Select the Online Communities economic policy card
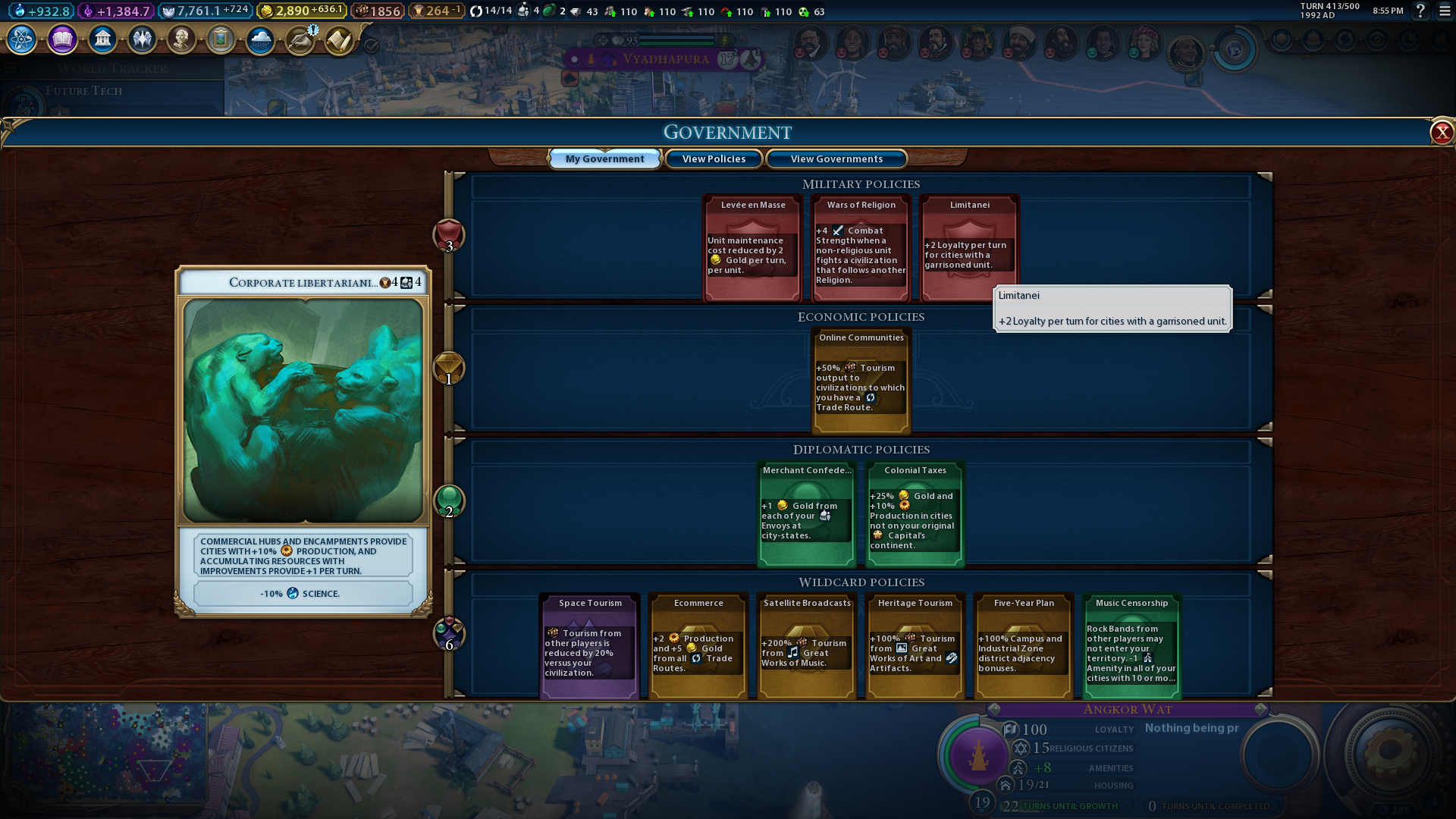Viewport: 1456px width, 819px height. pos(861,381)
